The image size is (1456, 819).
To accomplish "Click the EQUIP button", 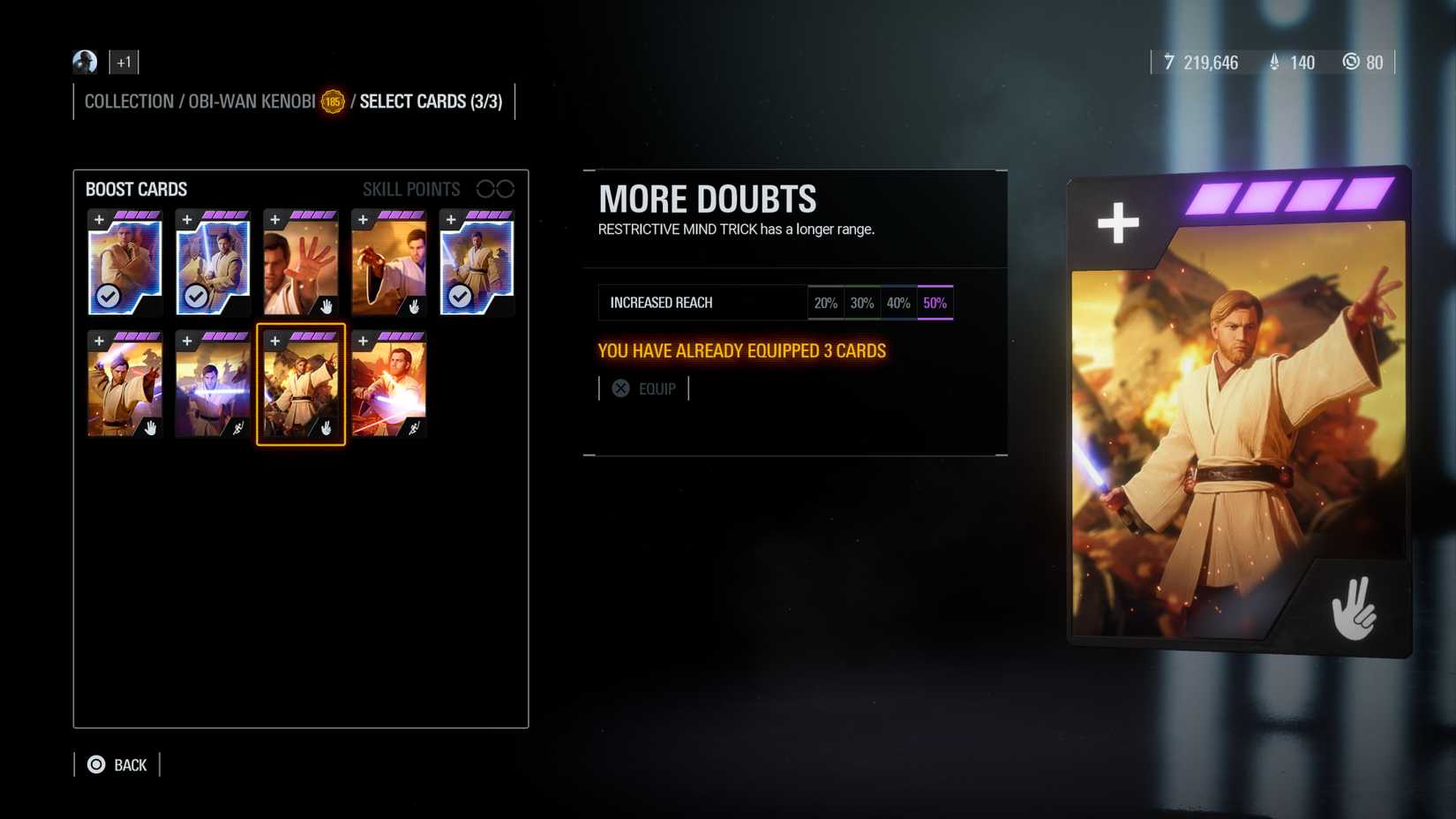I will (645, 388).
